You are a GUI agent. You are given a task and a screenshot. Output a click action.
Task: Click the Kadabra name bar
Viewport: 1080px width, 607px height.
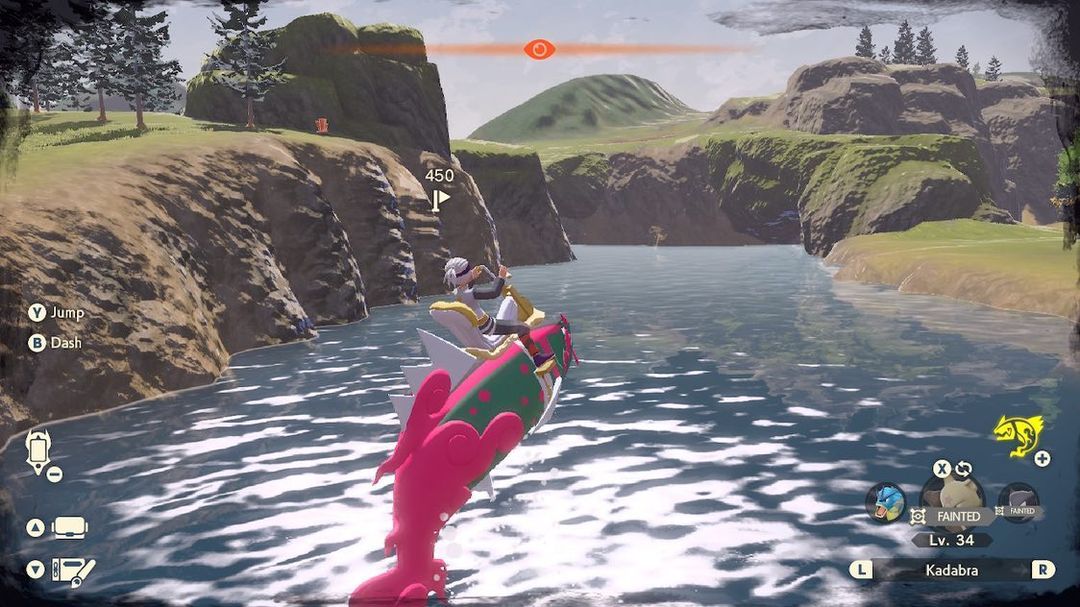click(950, 570)
